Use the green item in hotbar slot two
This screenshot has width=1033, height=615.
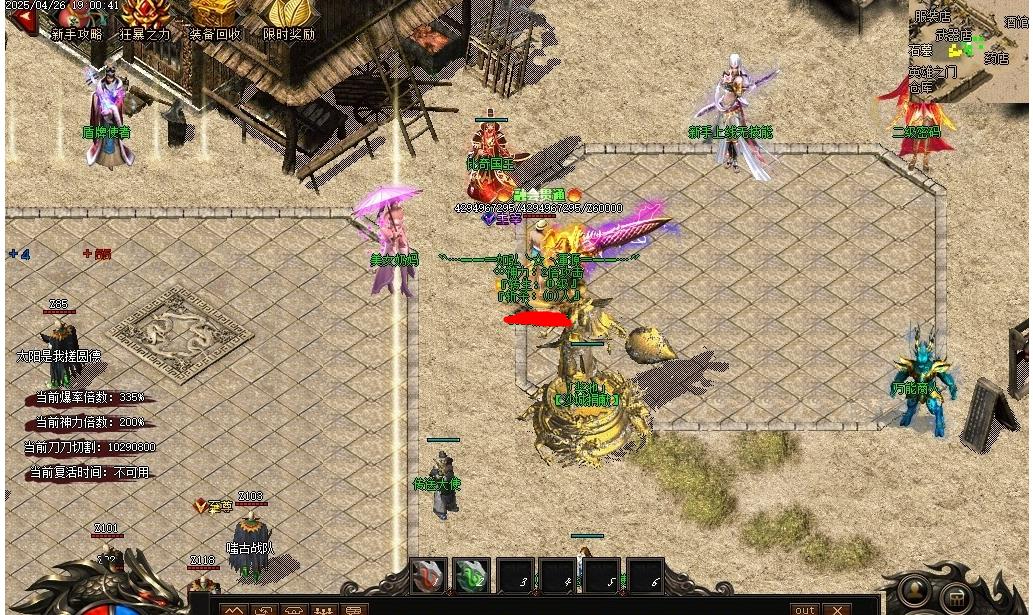[472, 576]
